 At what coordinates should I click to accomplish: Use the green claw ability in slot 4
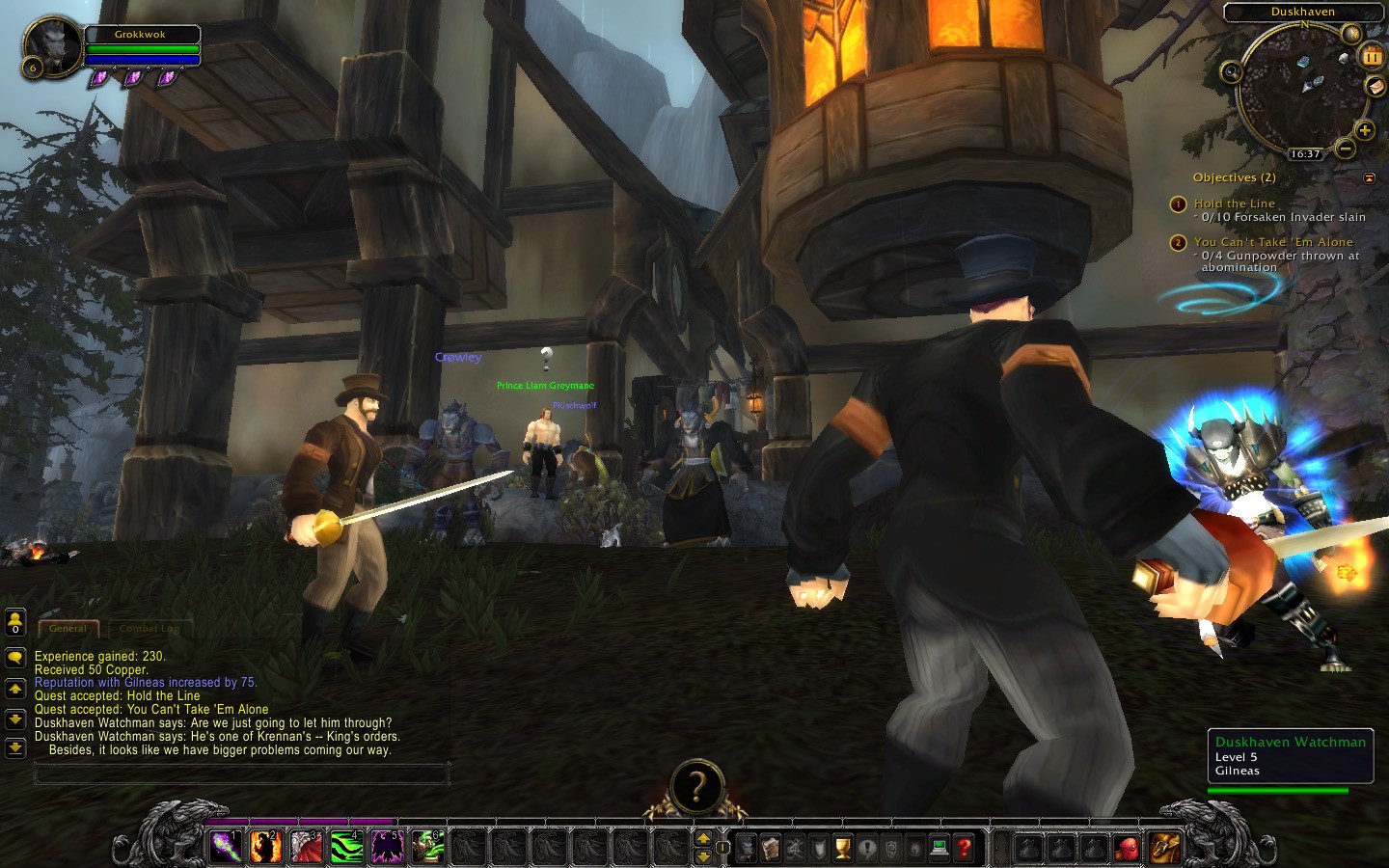347,847
